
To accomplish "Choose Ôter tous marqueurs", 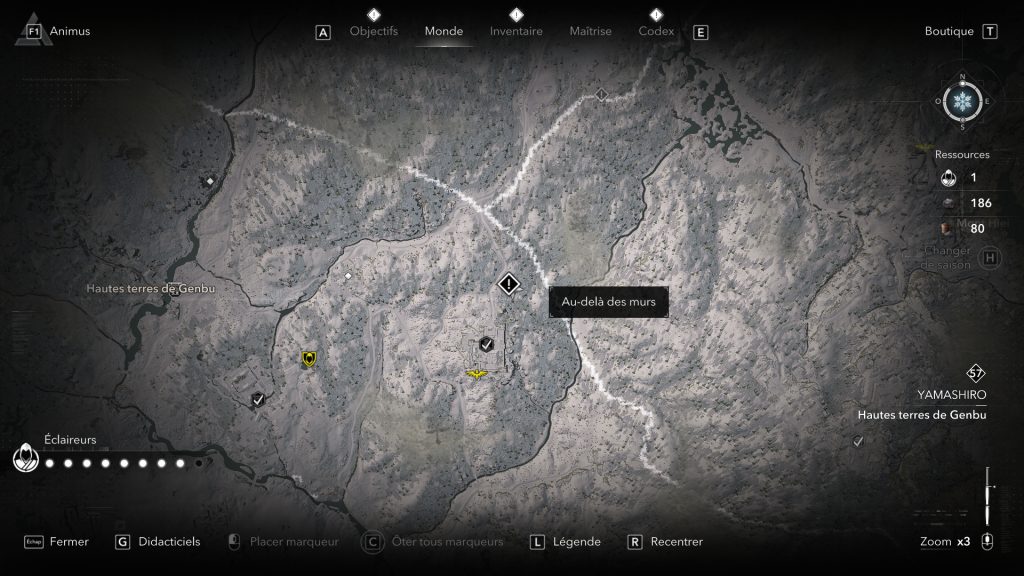I will click(444, 542).
